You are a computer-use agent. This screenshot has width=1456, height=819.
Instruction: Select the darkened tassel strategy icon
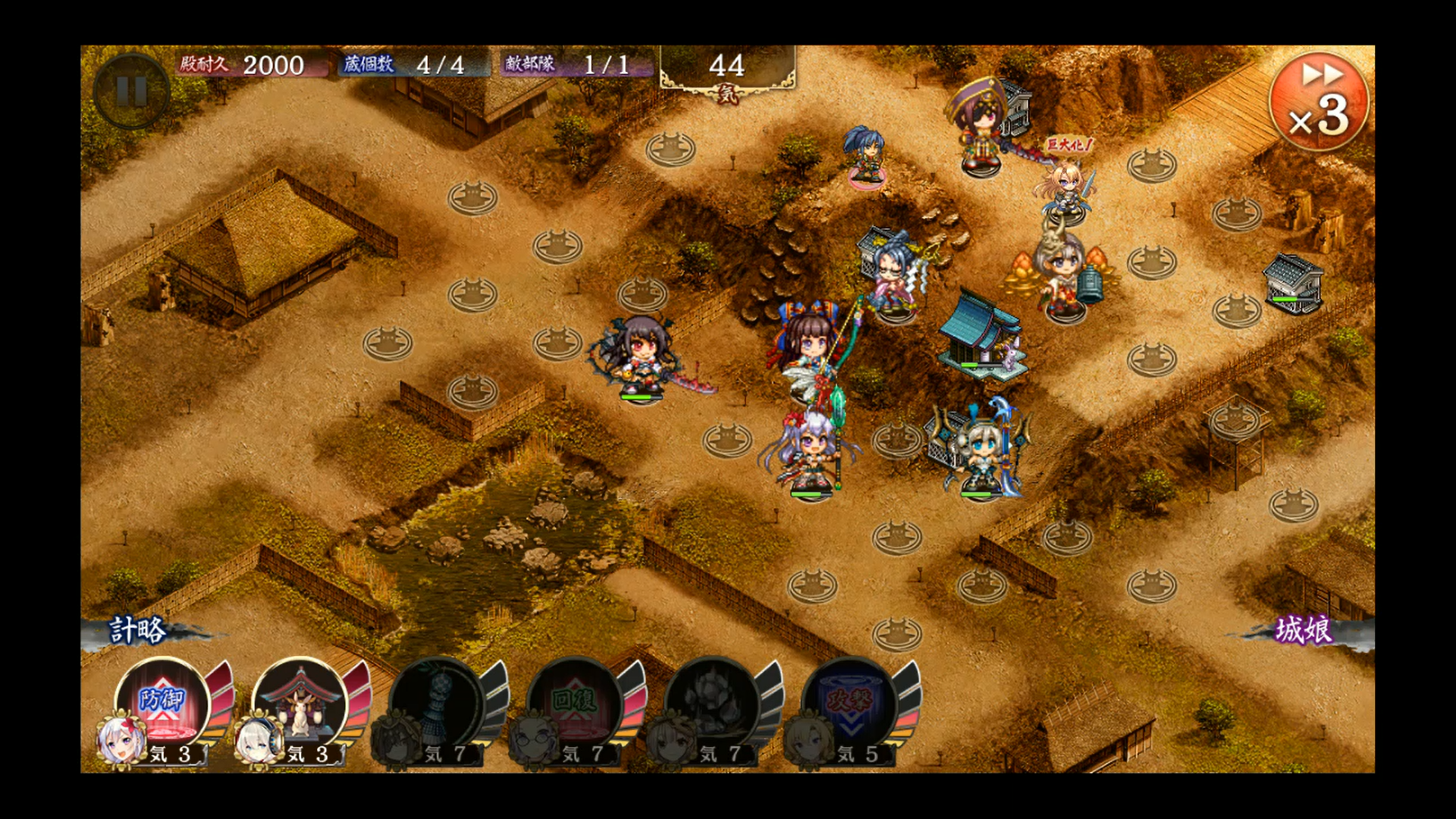point(438,701)
